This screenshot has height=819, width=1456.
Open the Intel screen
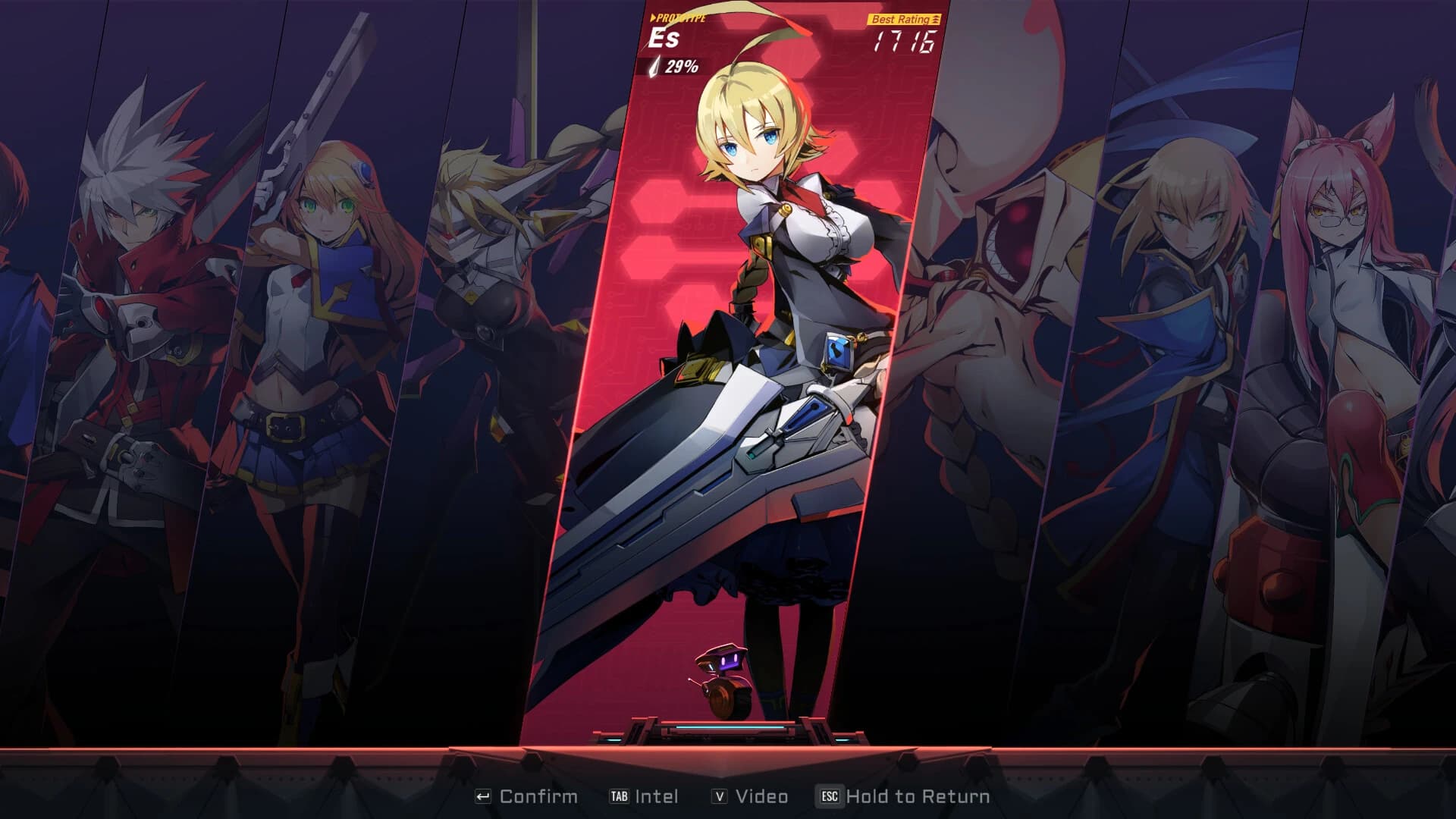(x=657, y=796)
